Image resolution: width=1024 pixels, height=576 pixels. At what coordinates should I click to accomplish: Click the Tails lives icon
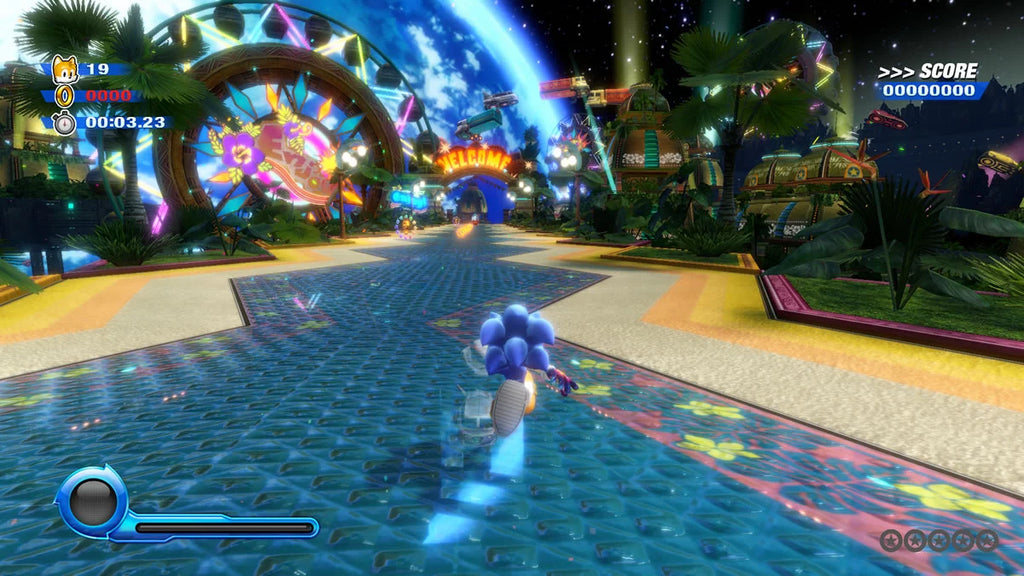(x=64, y=68)
